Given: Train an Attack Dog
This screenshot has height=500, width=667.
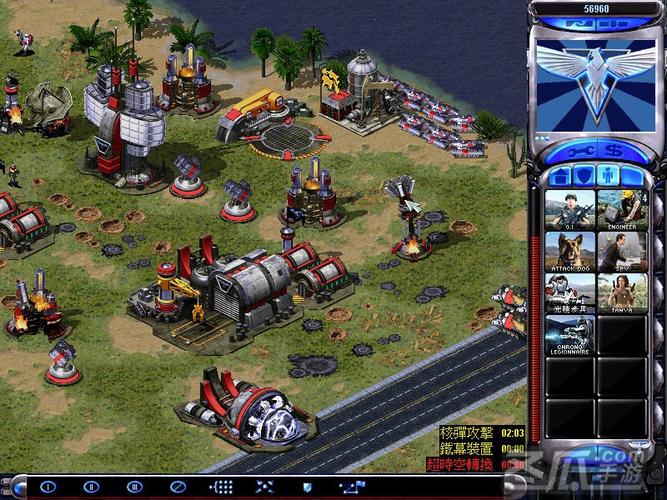Looking at the screenshot, I should tap(570, 251).
